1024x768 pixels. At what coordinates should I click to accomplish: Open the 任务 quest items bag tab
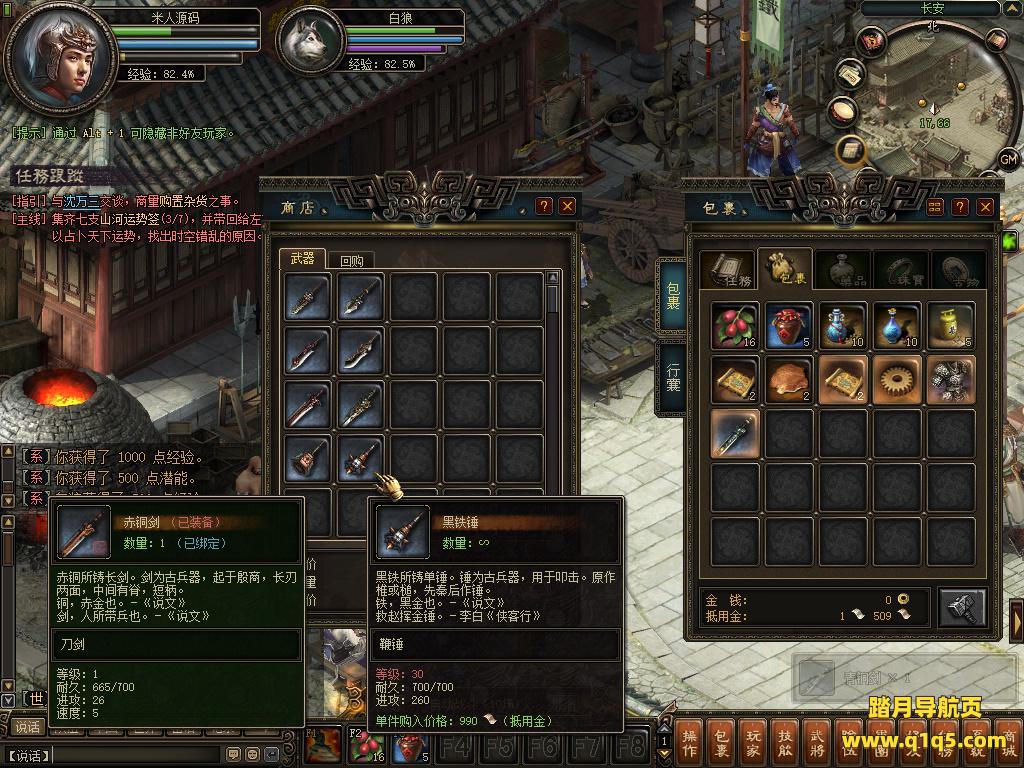(727, 271)
